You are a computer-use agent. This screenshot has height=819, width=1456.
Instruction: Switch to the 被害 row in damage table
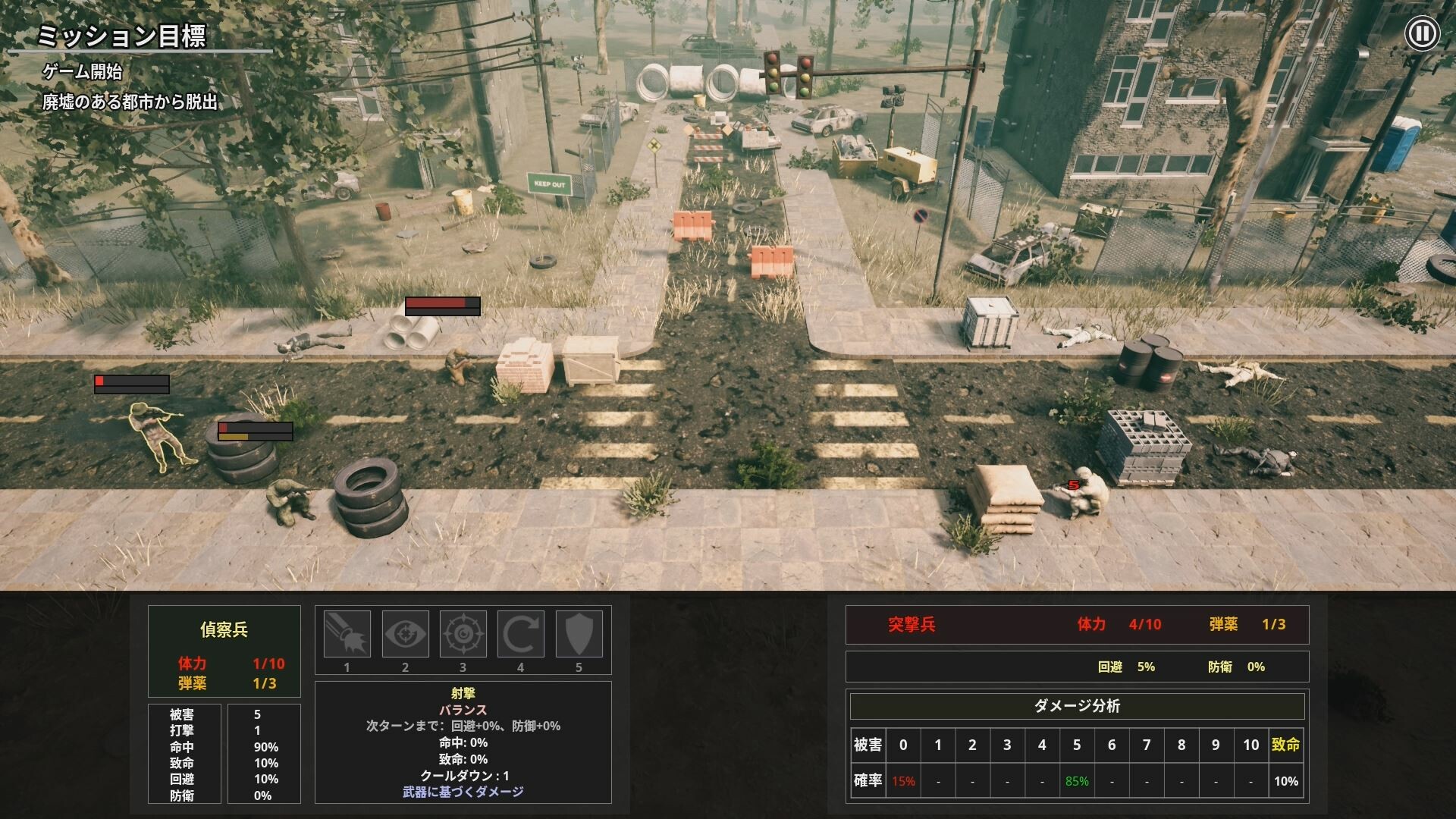point(869,745)
